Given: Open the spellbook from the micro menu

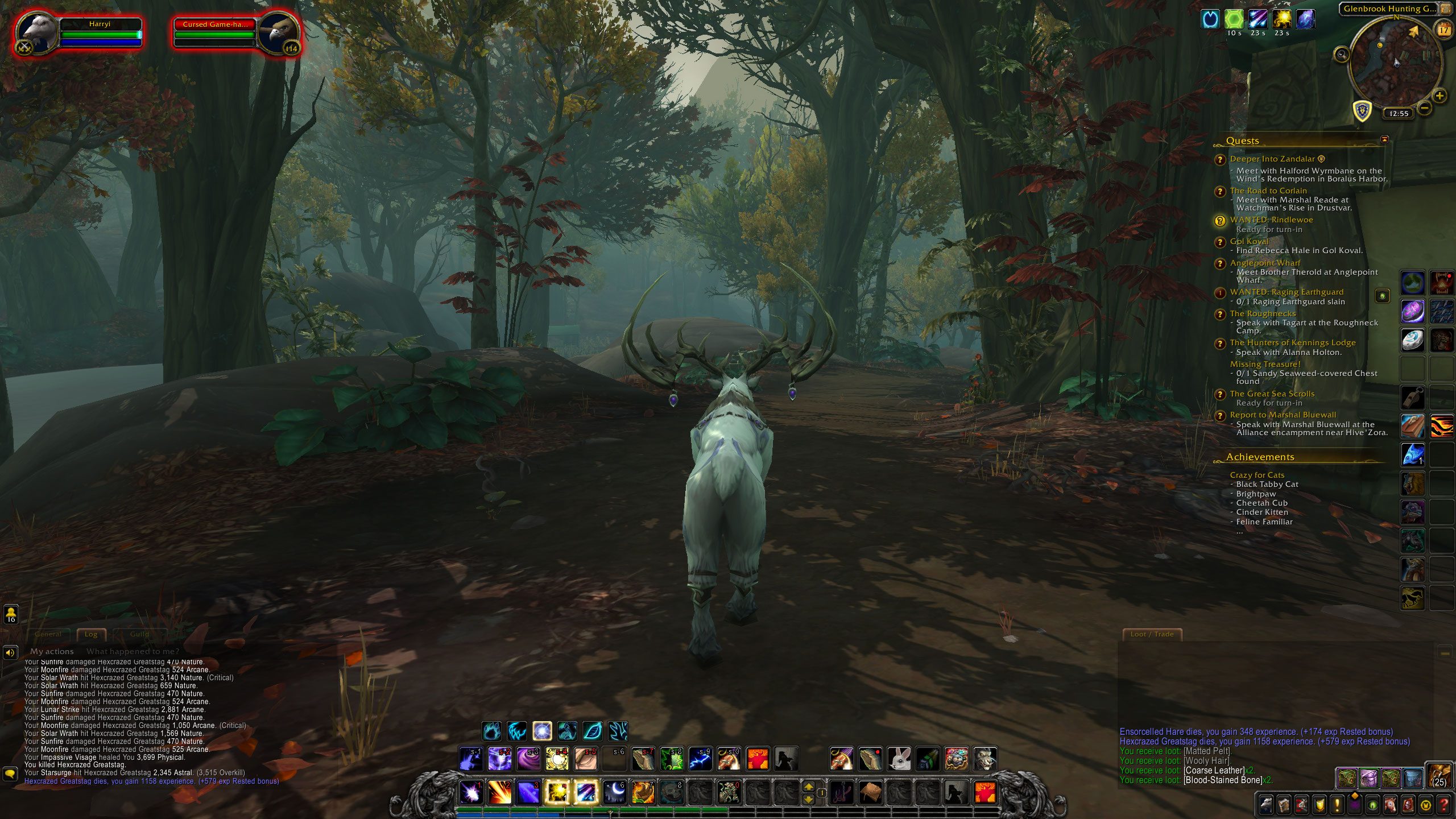Looking at the screenshot, I should click(1283, 804).
